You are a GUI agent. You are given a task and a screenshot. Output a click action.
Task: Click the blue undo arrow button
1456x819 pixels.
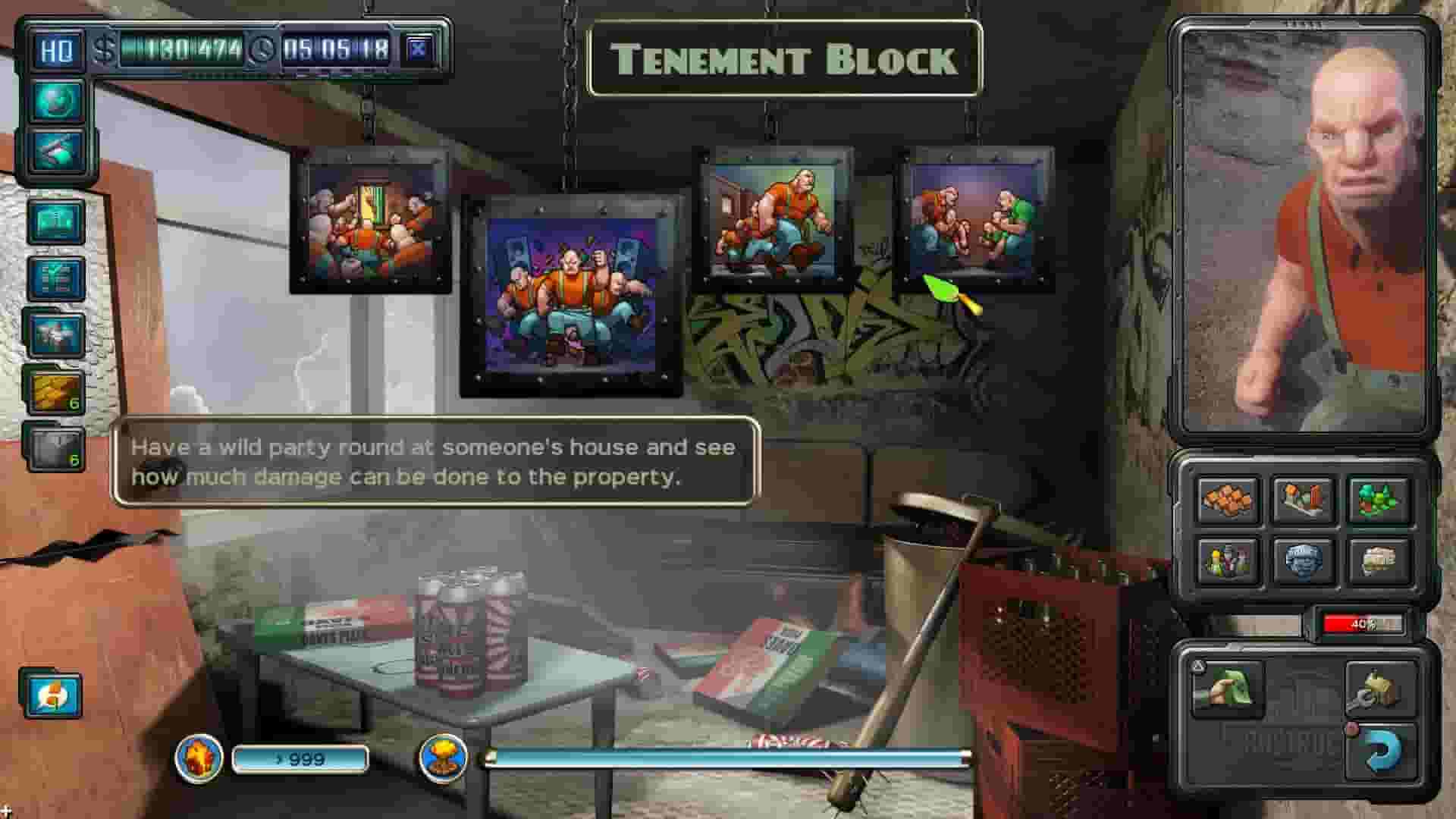click(x=1382, y=749)
